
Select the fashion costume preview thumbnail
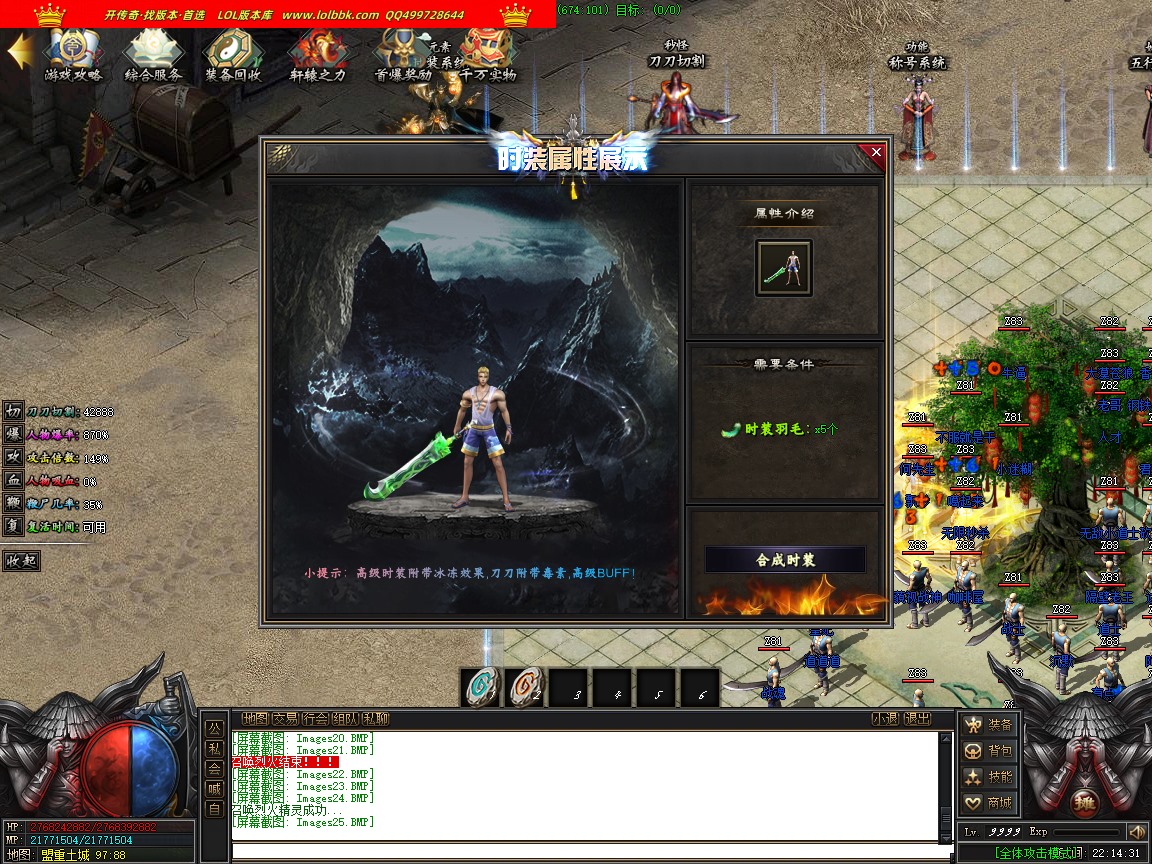pyautogui.click(x=784, y=268)
